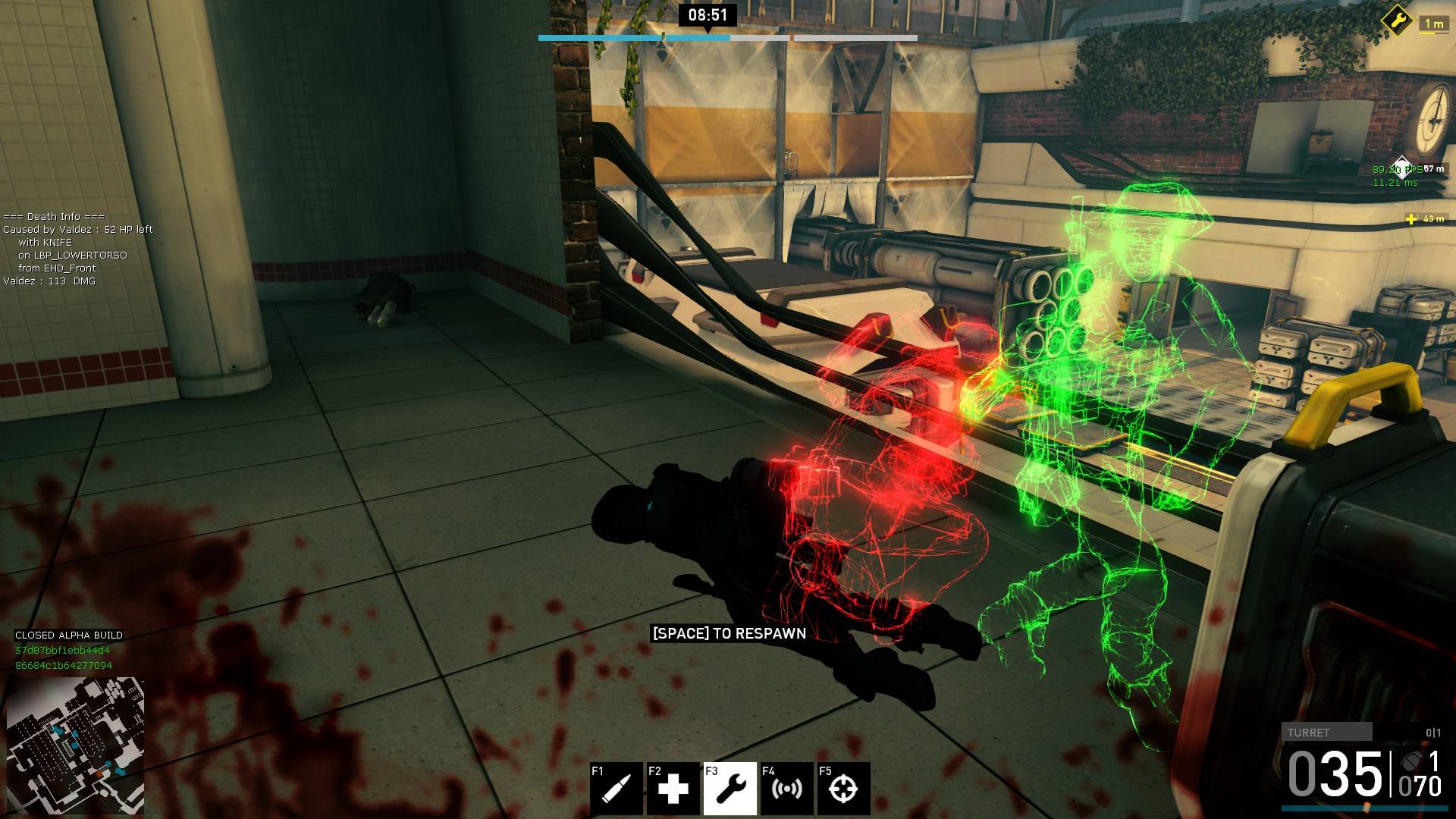Open the minimap
The width and height of the screenshot is (1456, 819).
pyautogui.click(x=75, y=745)
